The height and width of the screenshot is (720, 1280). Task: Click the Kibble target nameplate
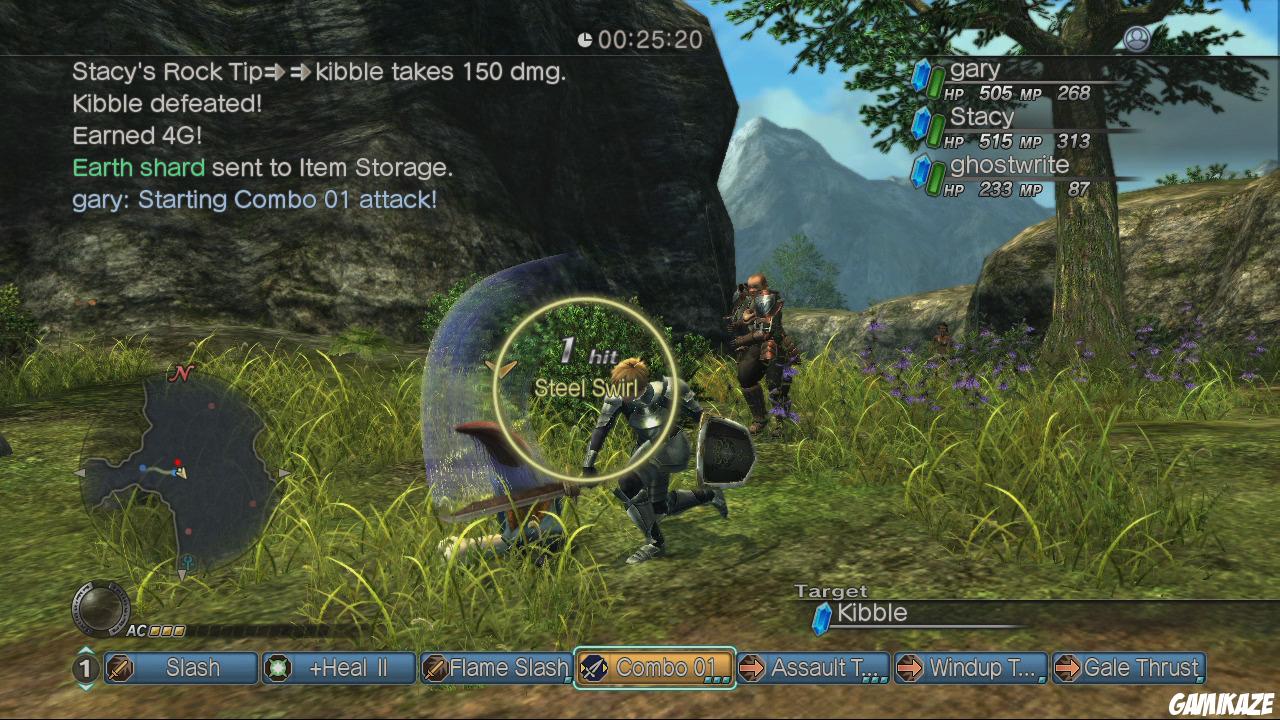click(872, 614)
